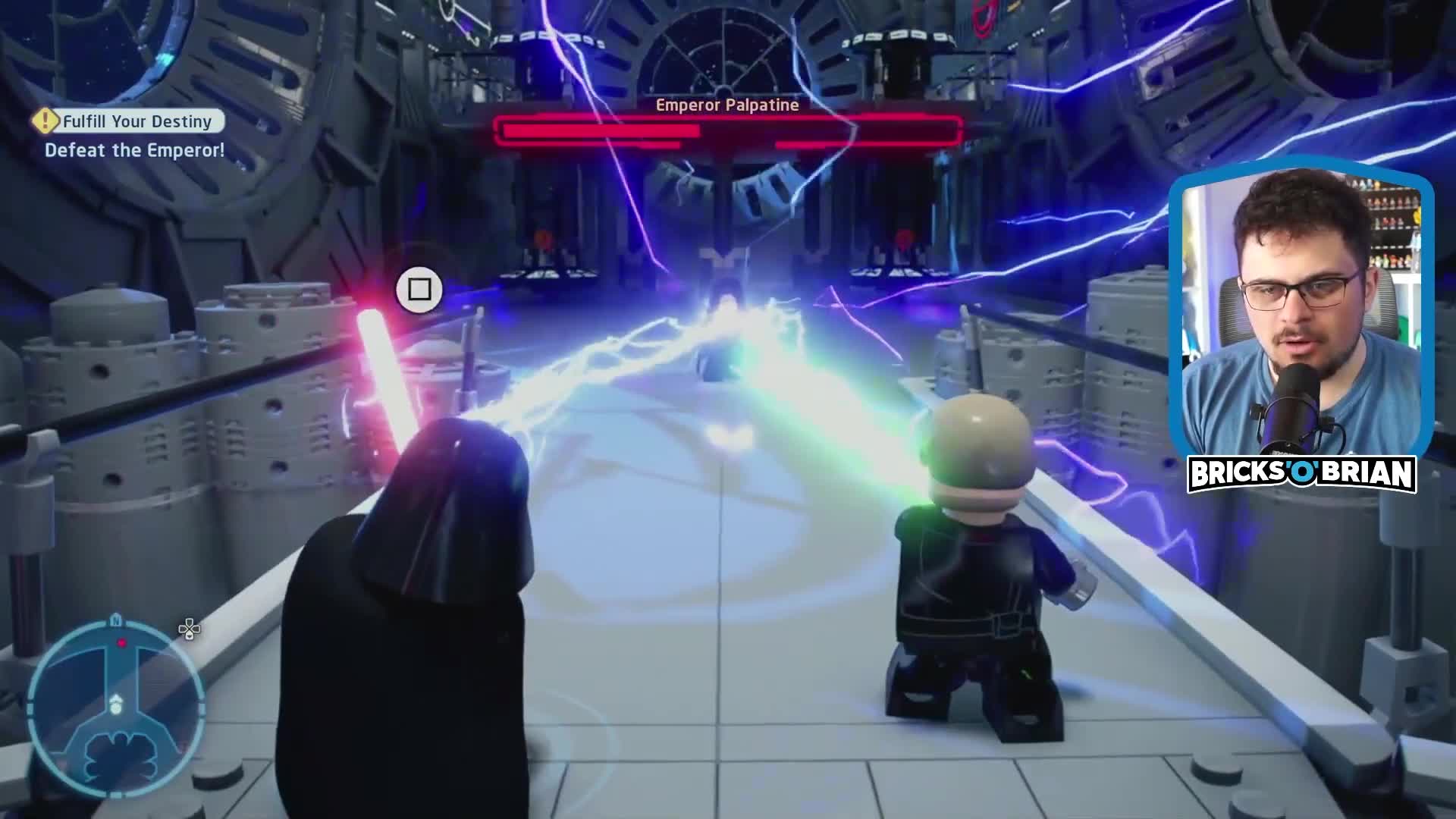1456x819 pixels.
Task: Click the d-pad icon beside the minimap
Action: [x=189, y=631]
